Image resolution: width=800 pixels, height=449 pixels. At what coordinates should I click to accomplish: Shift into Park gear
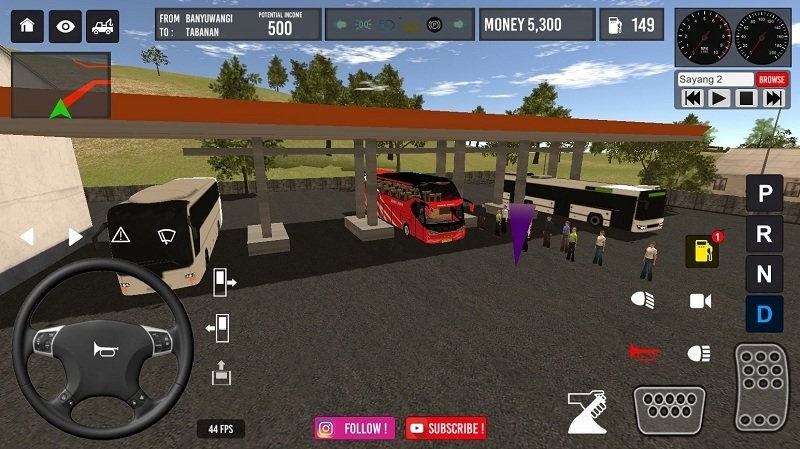(x=764, y=193)
